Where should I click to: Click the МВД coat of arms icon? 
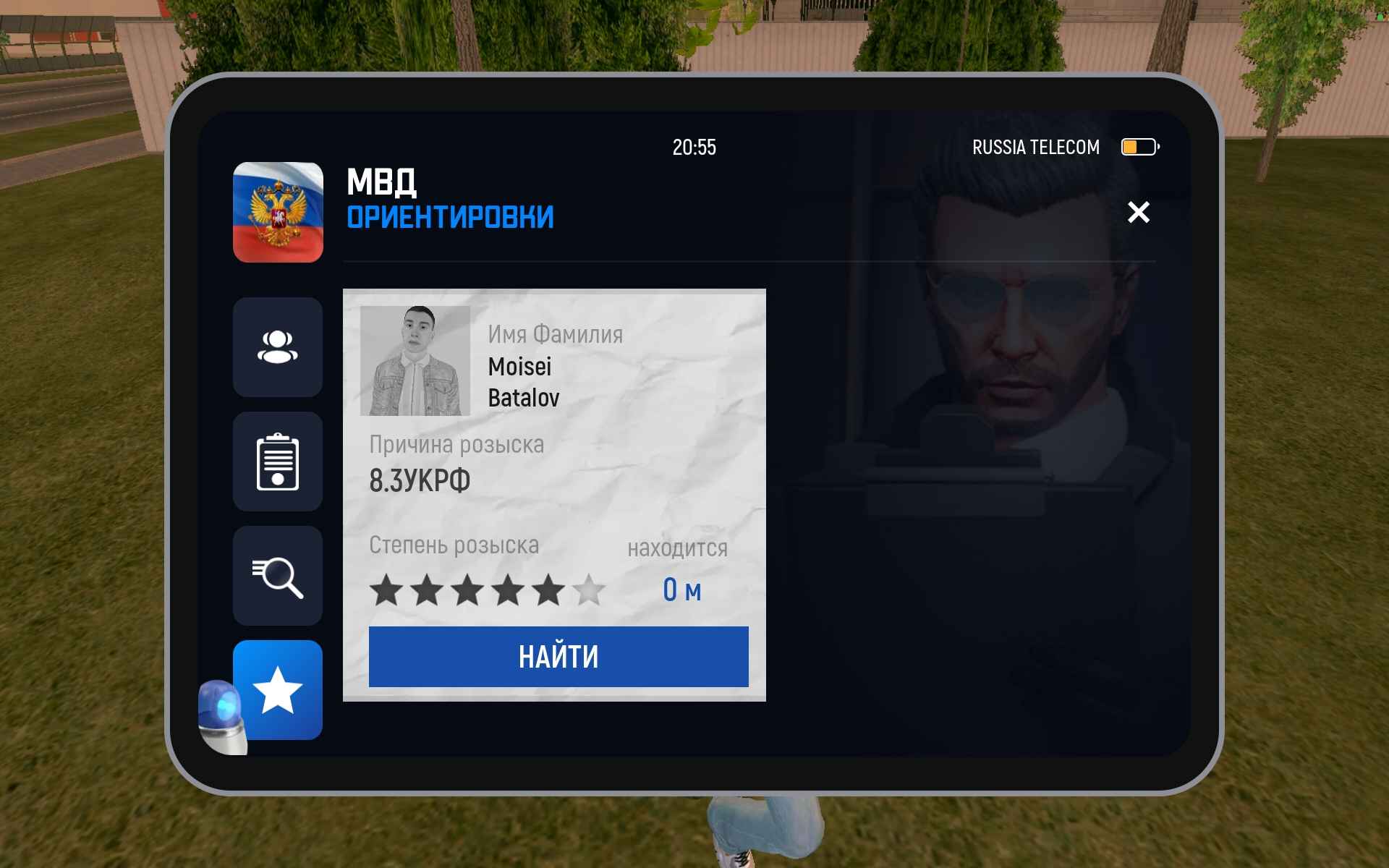click(x=279, y=212)
